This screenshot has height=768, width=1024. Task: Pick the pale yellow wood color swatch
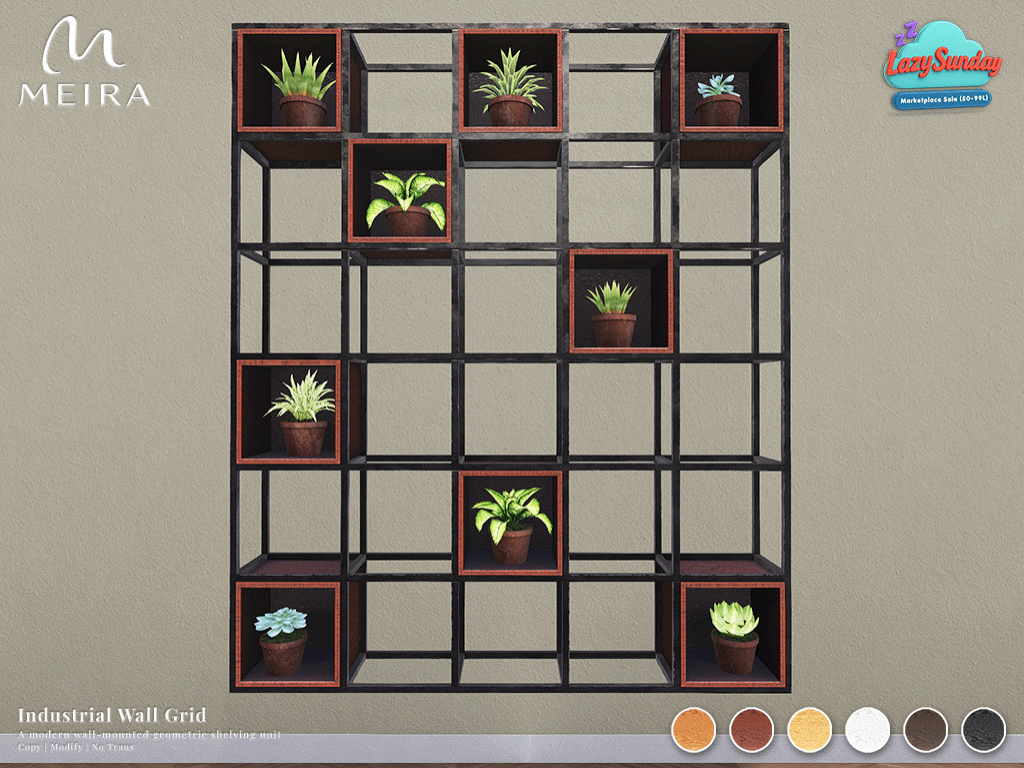coord(810,729)
